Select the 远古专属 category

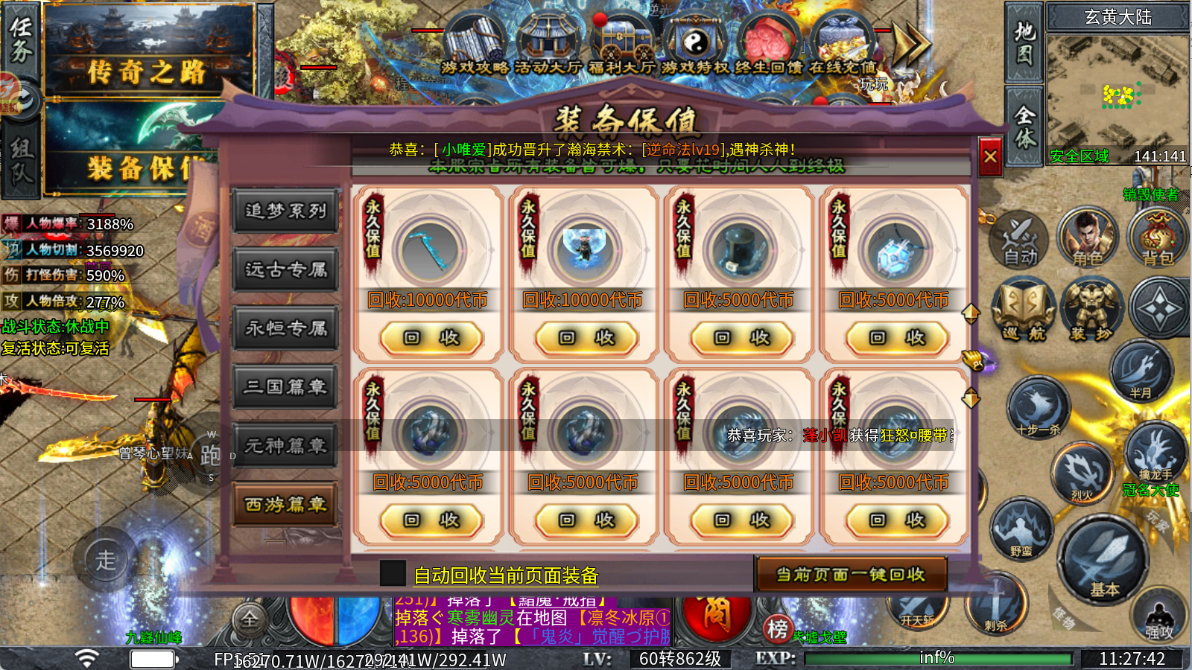pyautogui.click(x=285, y=269)
